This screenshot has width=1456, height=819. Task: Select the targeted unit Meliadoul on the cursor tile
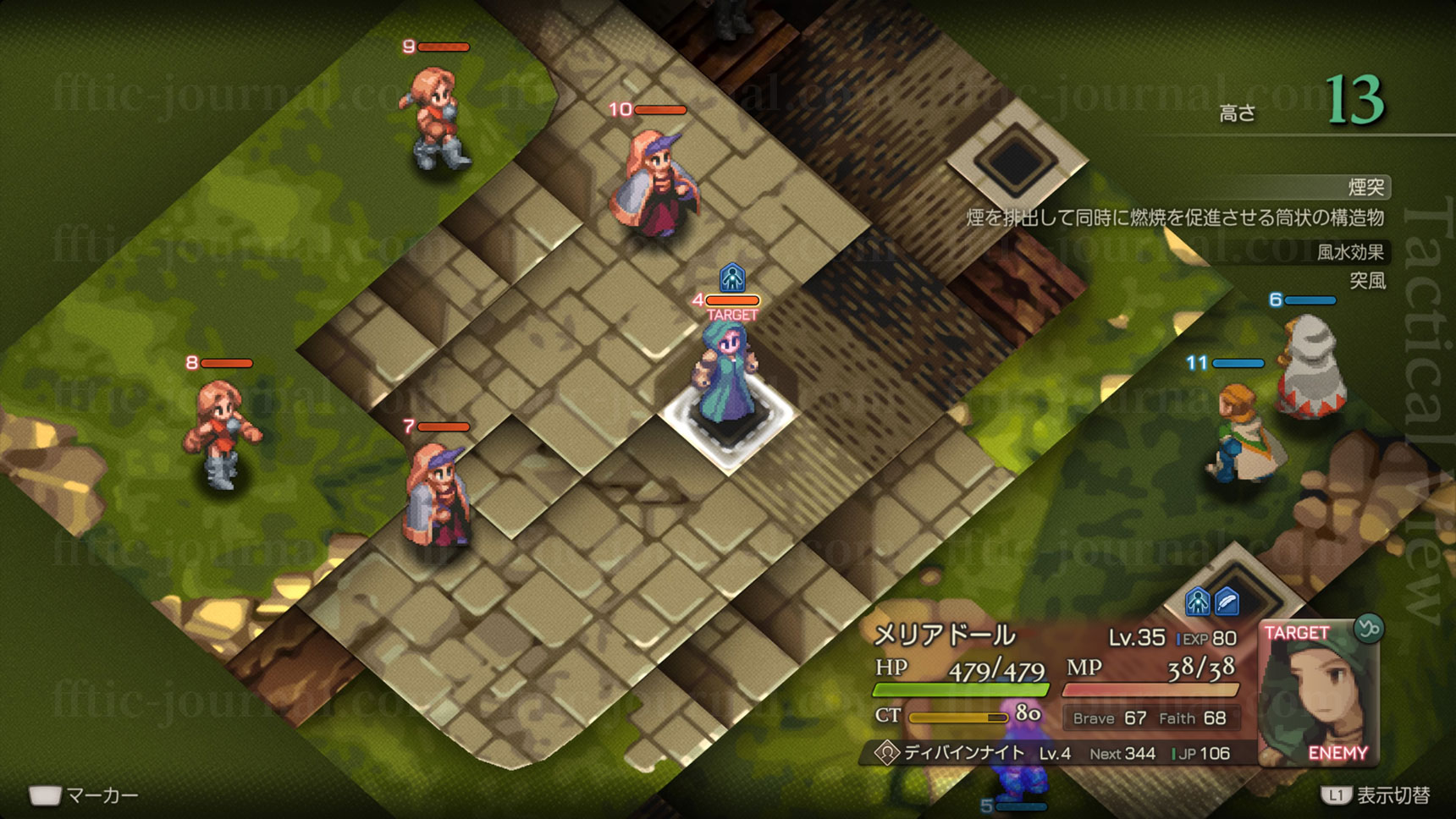[x=726, y=377]
